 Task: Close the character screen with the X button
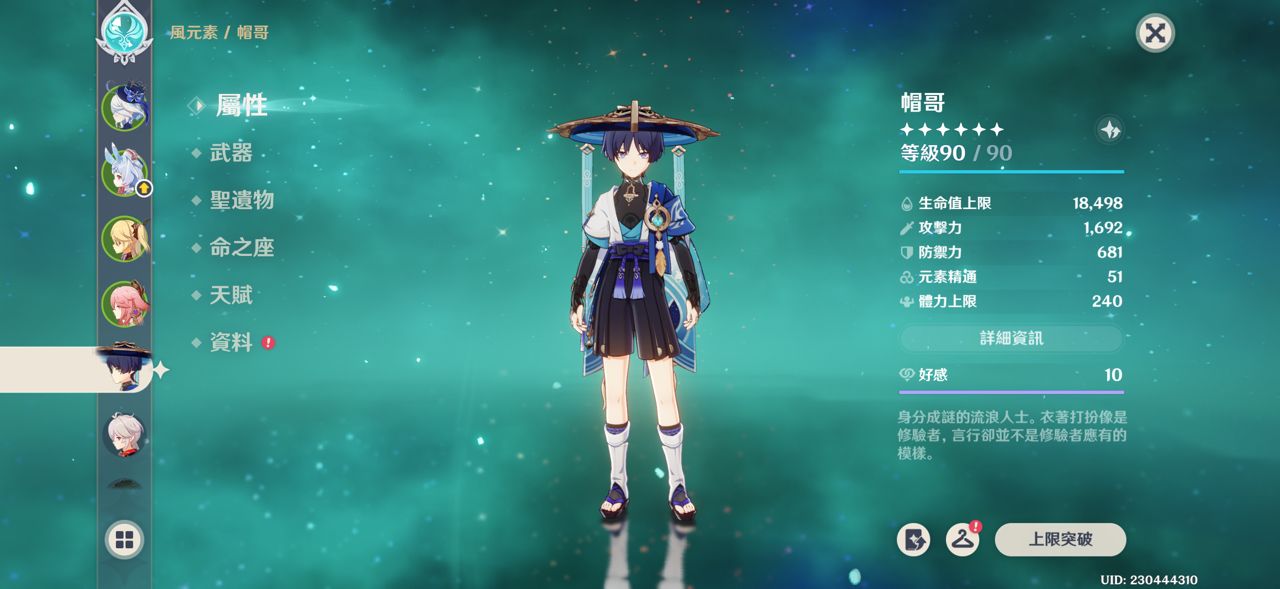tap(1155, 33)
